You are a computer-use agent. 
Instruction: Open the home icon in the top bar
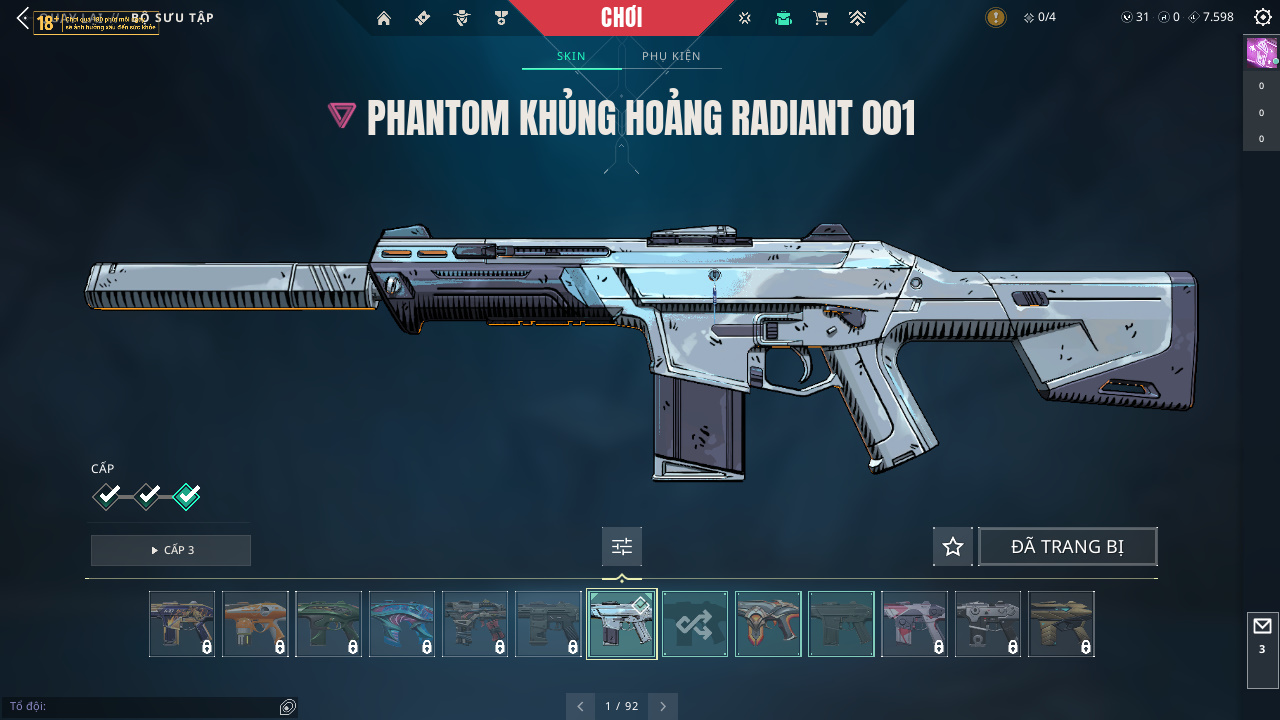[x=383, y=18]
